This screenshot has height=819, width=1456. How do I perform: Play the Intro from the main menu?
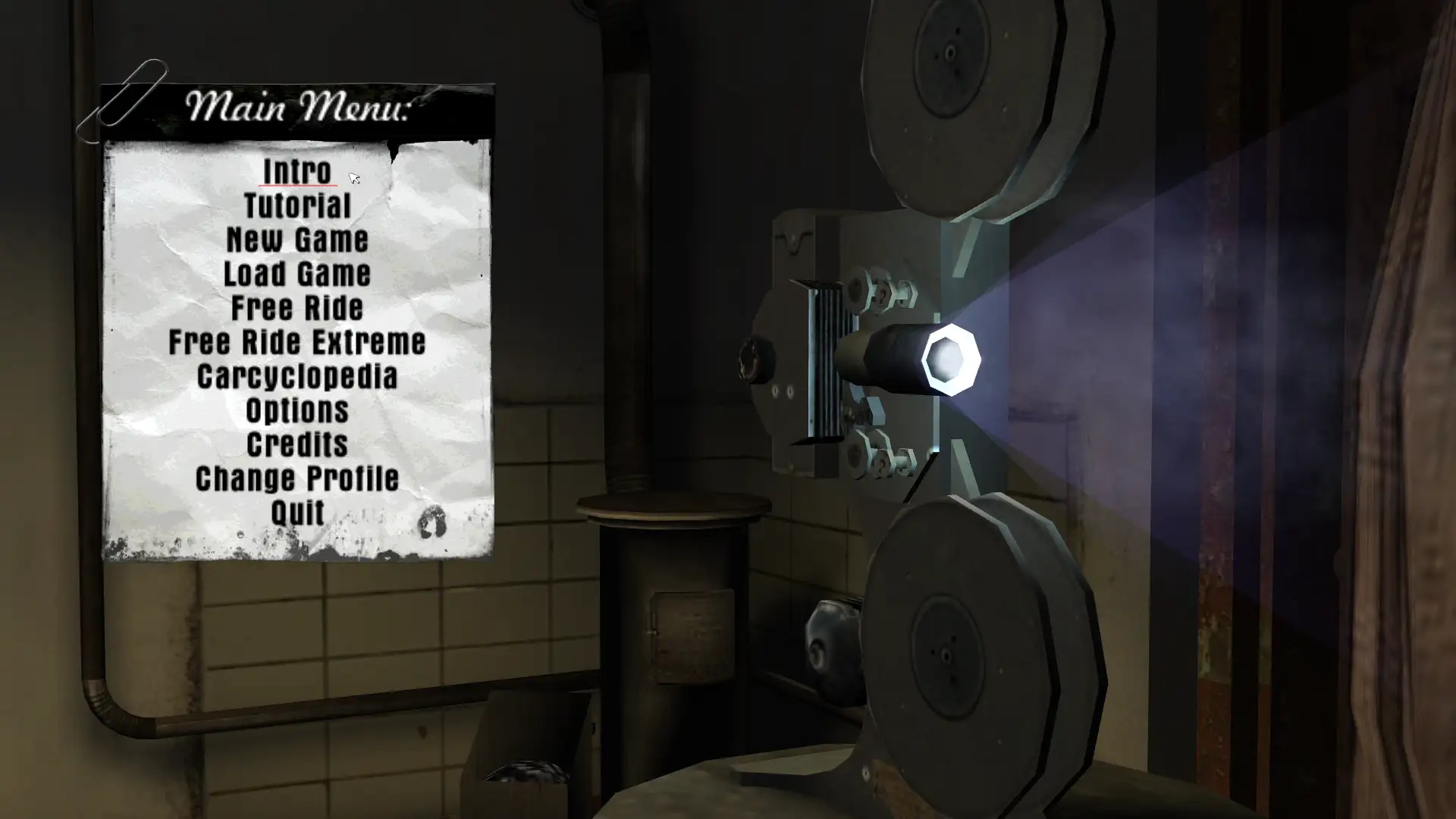coord(297,171)
